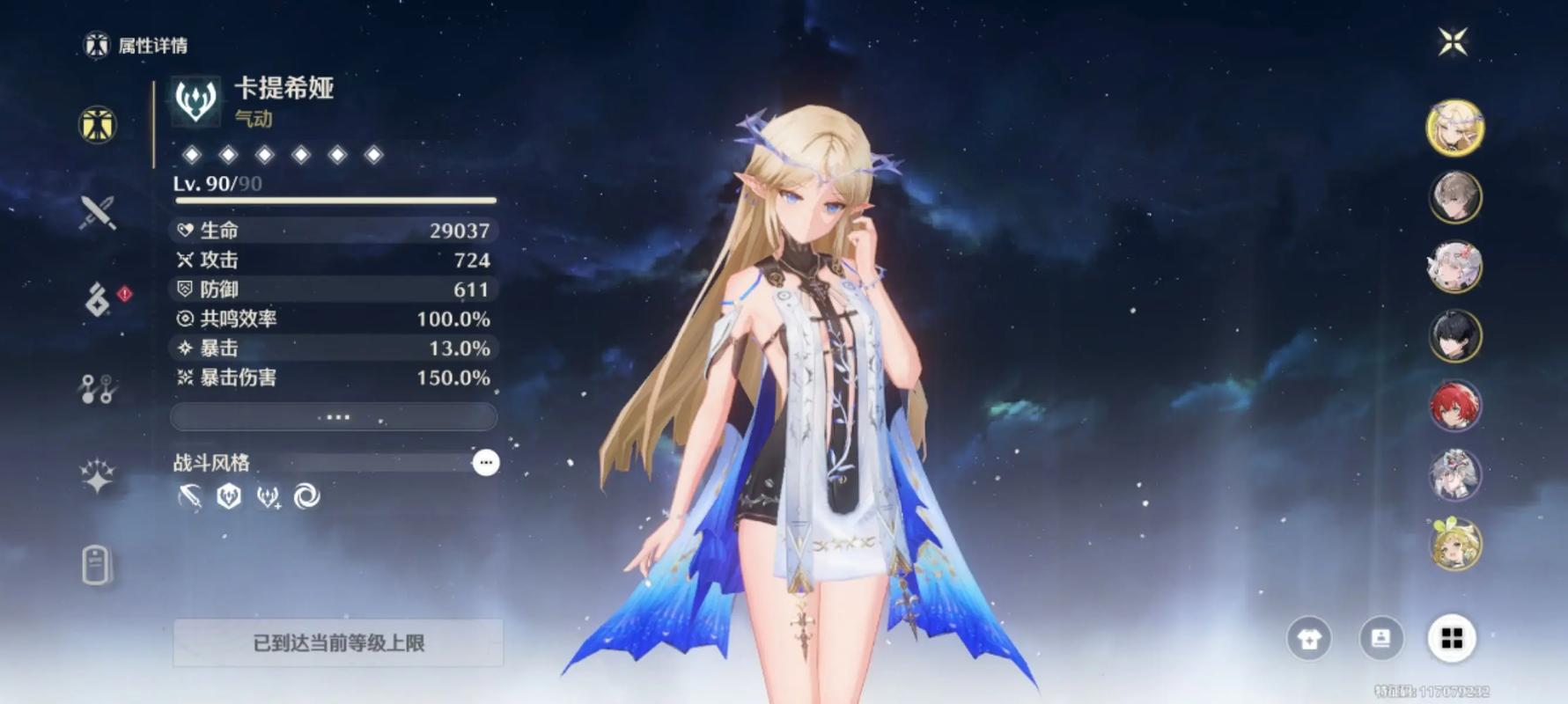Open the echo tab with red alert

[x=98, y=300]
